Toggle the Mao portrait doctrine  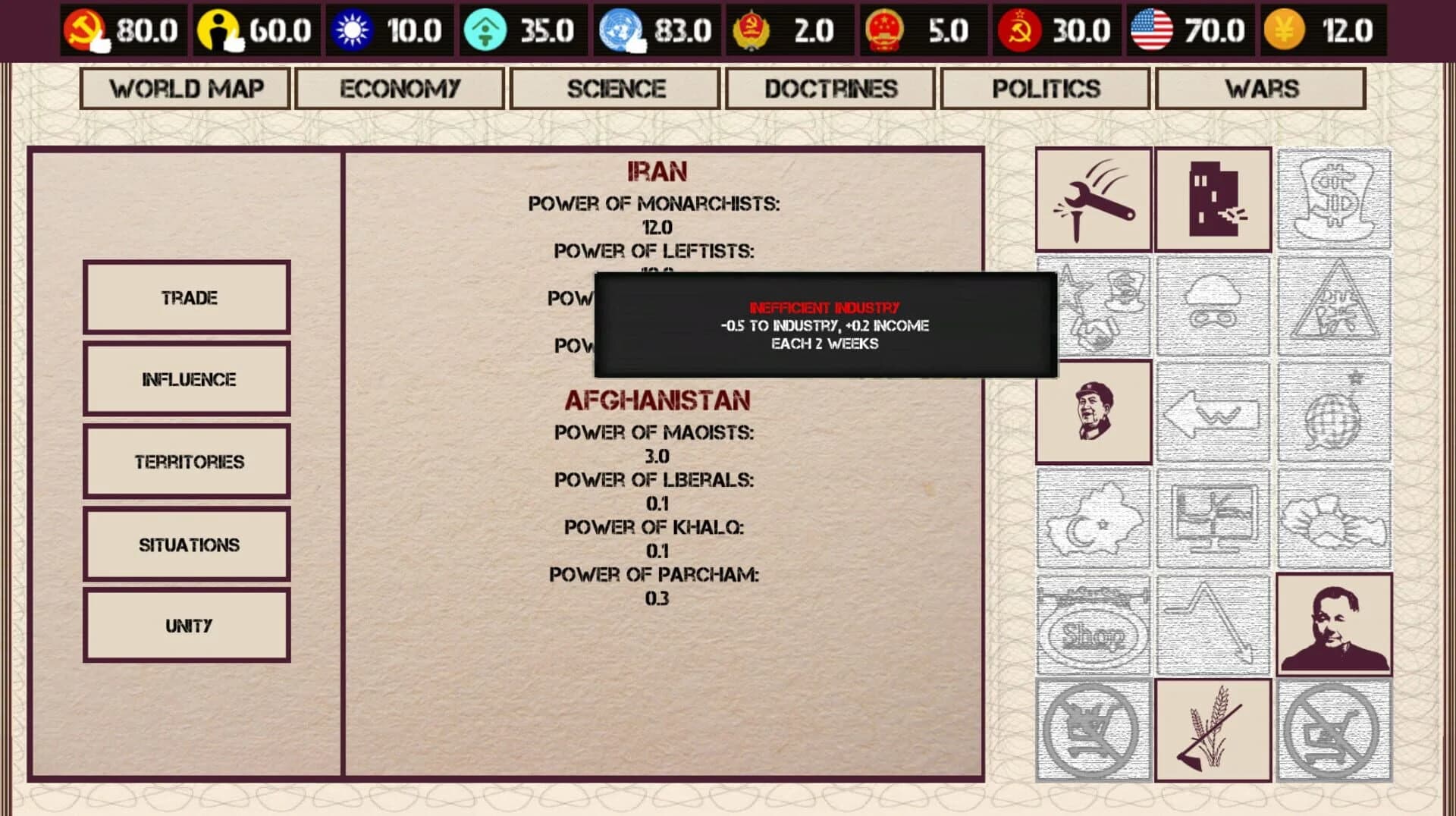[1093, 413]
